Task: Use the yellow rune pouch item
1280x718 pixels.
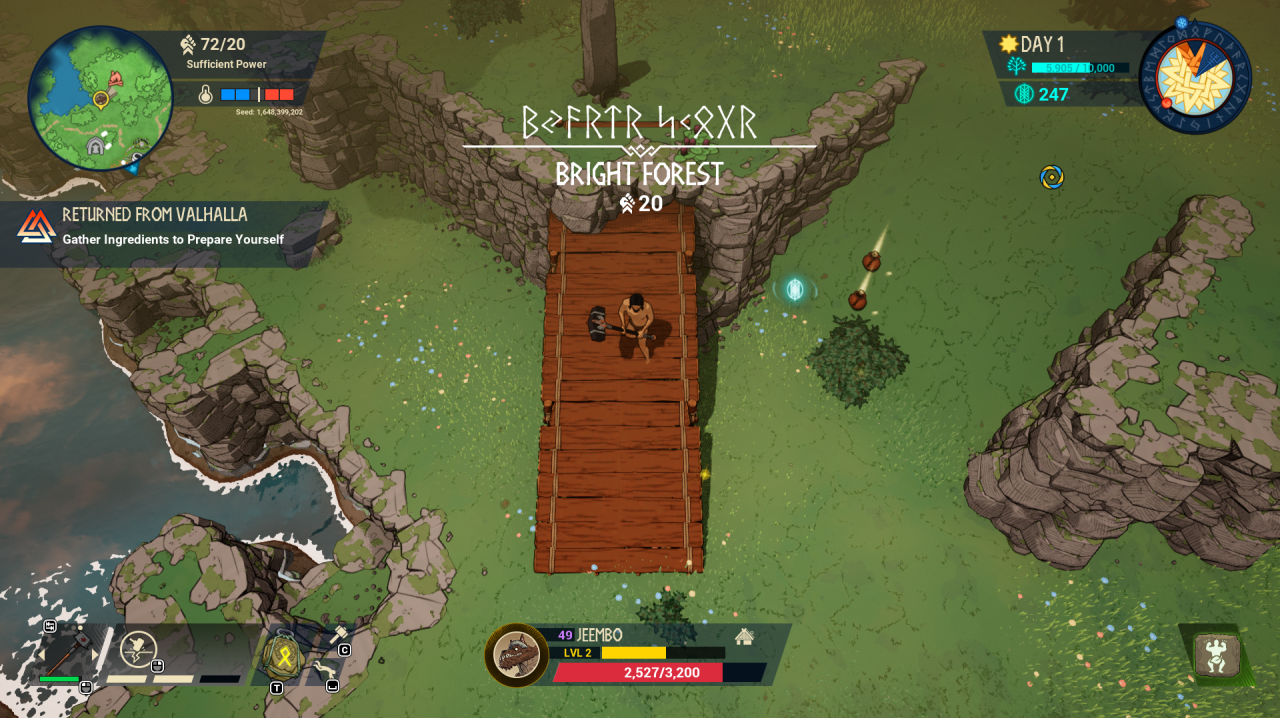Action: (x=283, y=655)
